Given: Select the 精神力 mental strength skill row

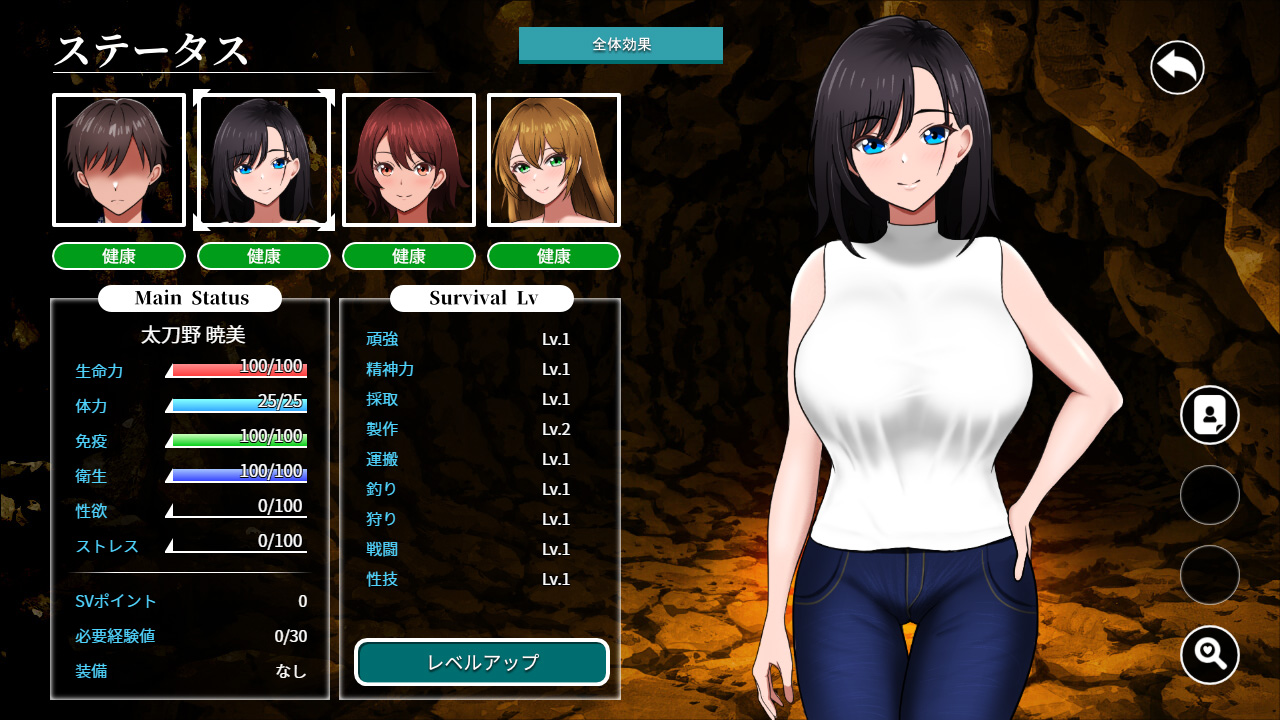Looking at the screenshot, I should point(468,369).
